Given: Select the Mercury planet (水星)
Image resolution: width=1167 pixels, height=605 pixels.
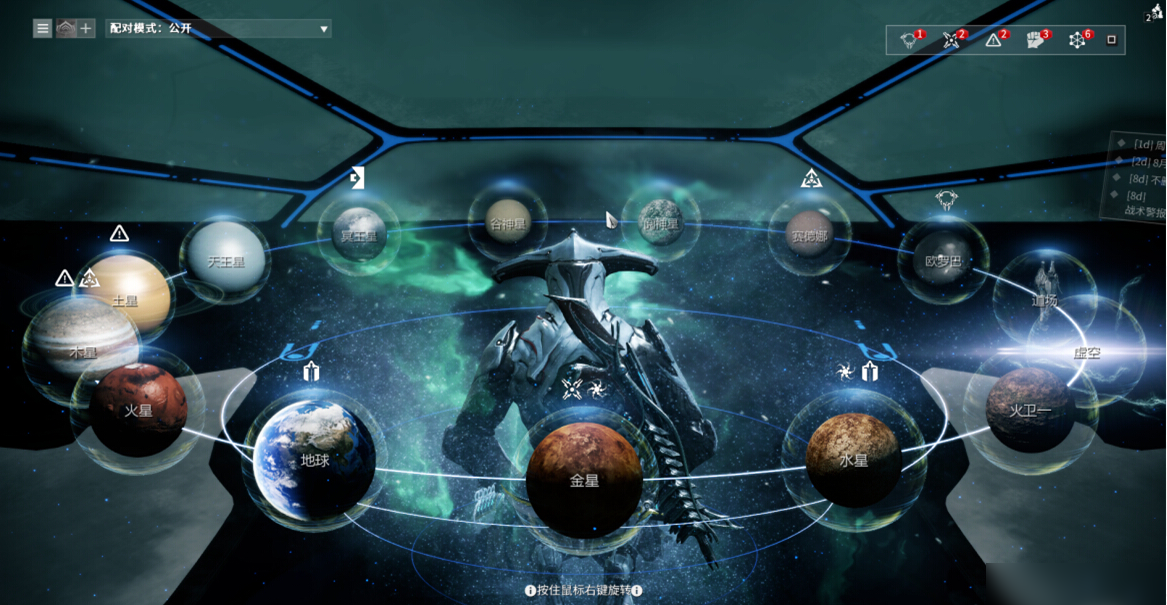Looking at the screenshot, I should point(853,460).
